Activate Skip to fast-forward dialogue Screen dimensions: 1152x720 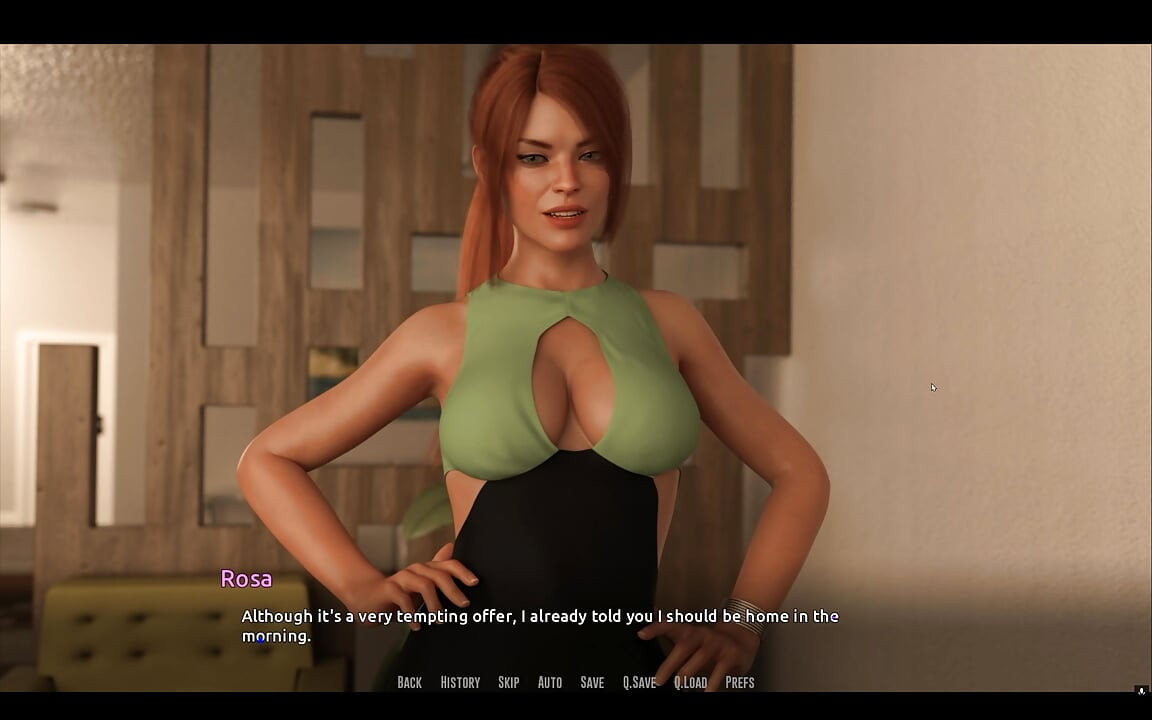[x=508, y=682]
